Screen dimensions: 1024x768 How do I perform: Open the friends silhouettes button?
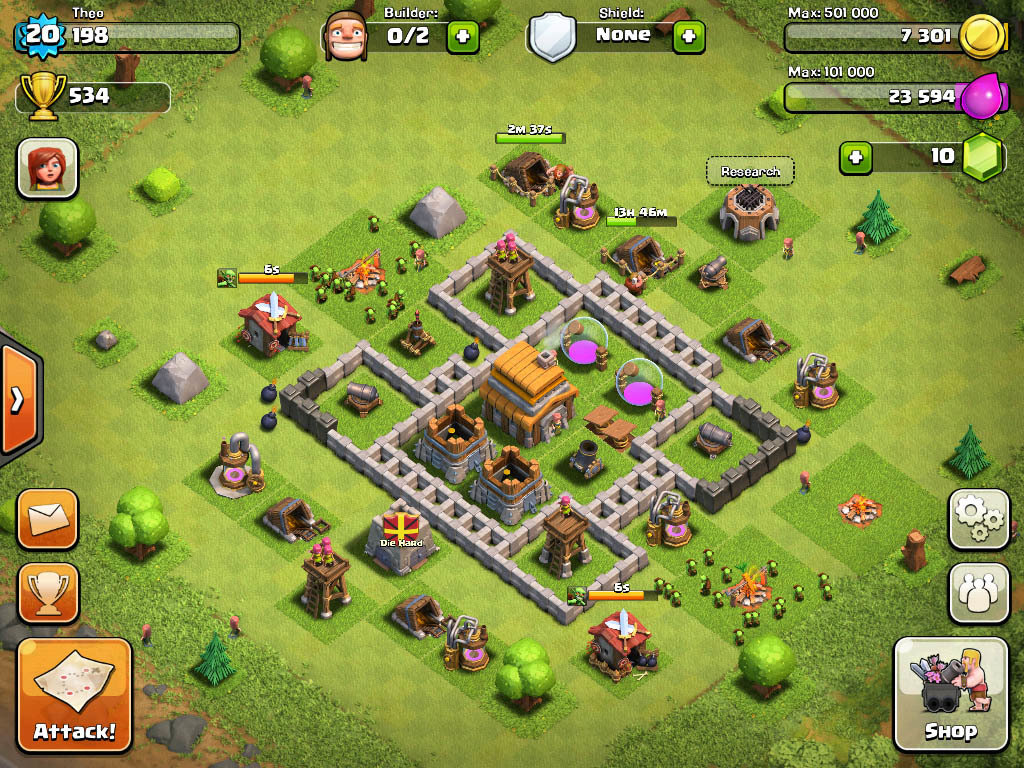(979, 592)
